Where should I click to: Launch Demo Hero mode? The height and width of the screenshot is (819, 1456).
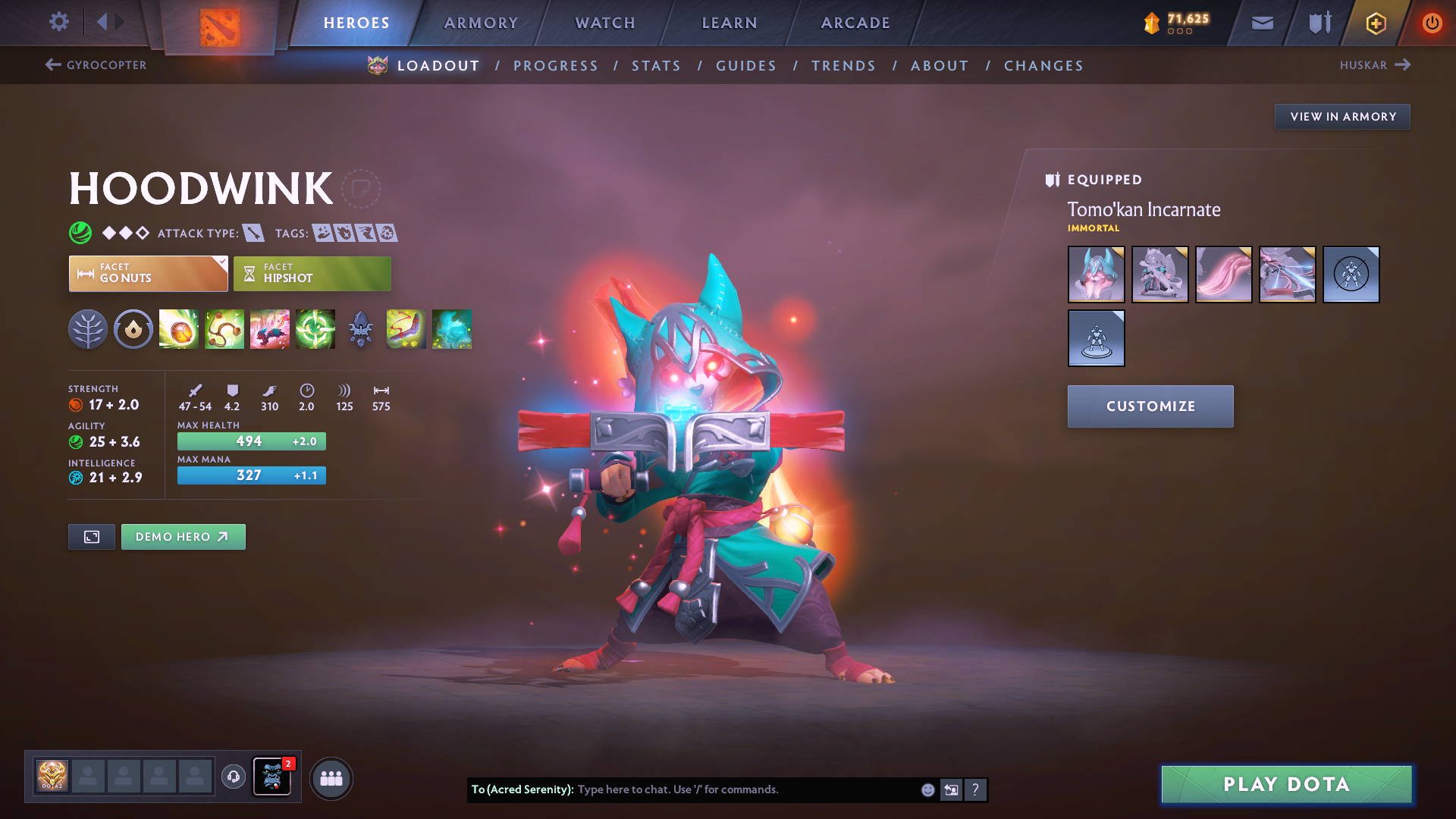[x=183, y=537]
